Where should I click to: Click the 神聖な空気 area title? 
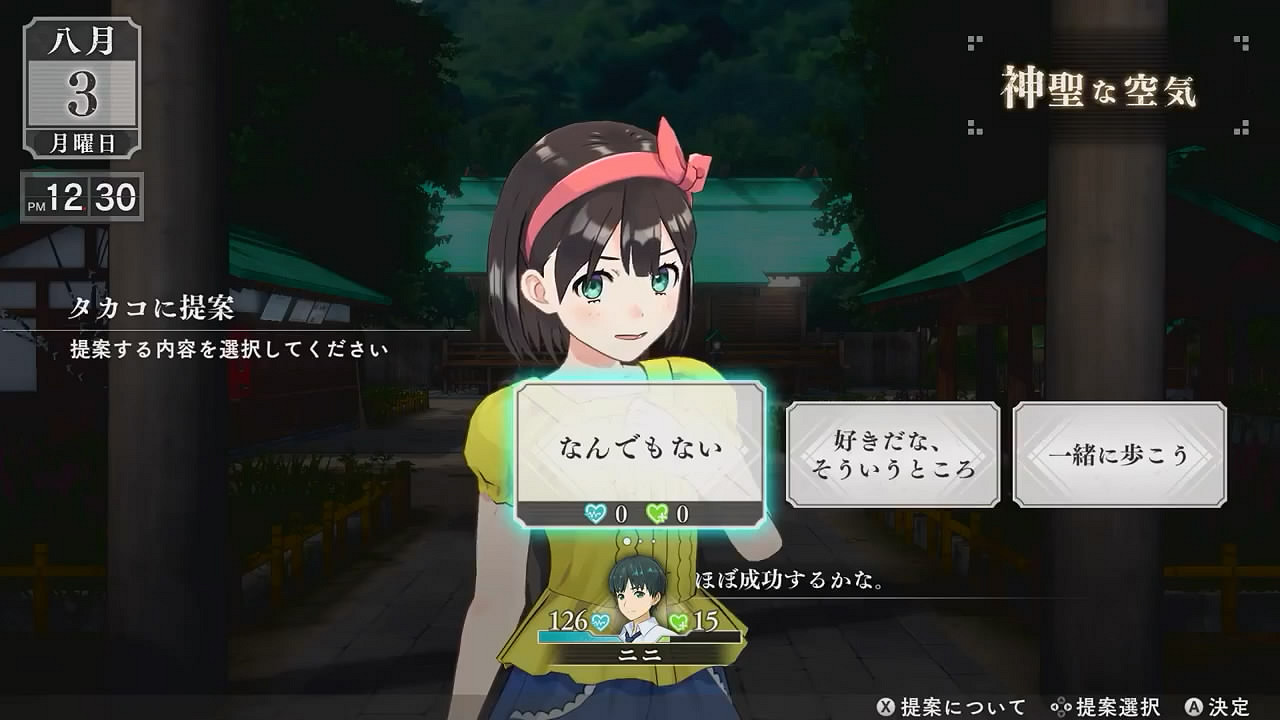1099,87
